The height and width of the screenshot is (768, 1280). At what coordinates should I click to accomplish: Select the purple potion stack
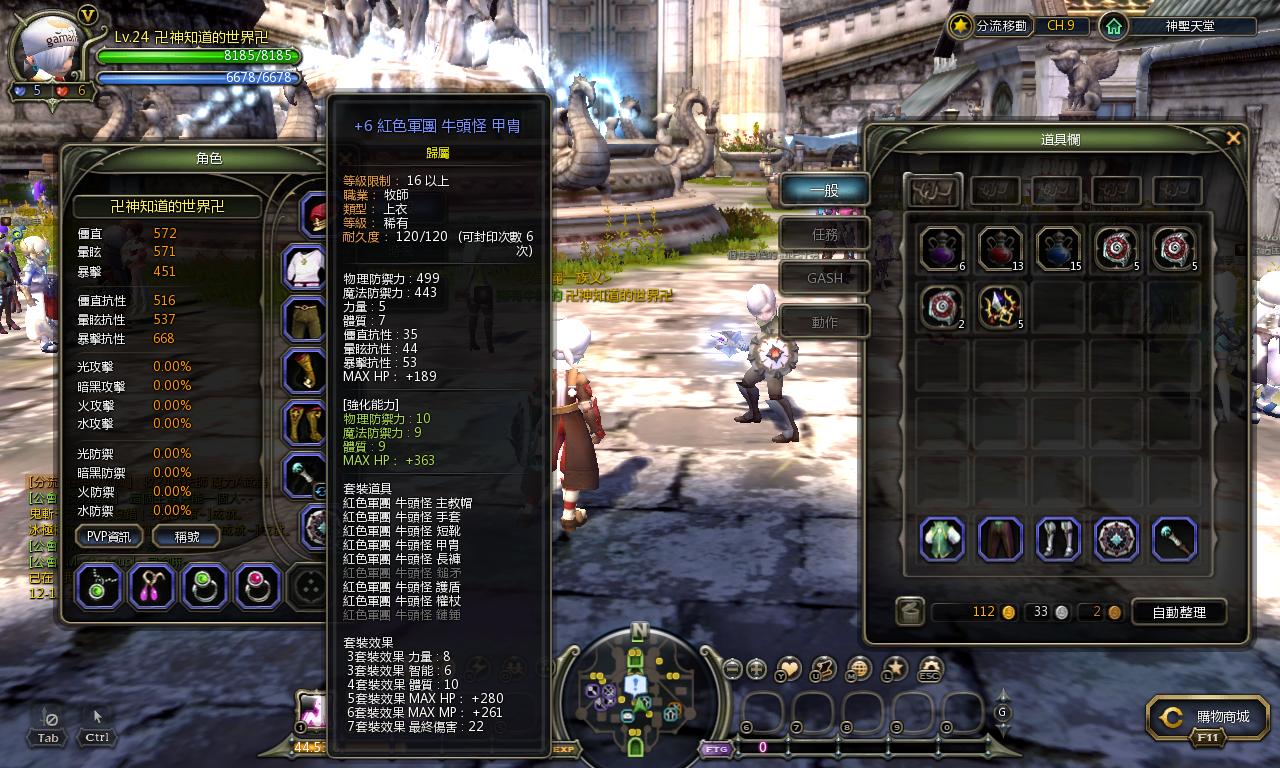pos(942,249)
